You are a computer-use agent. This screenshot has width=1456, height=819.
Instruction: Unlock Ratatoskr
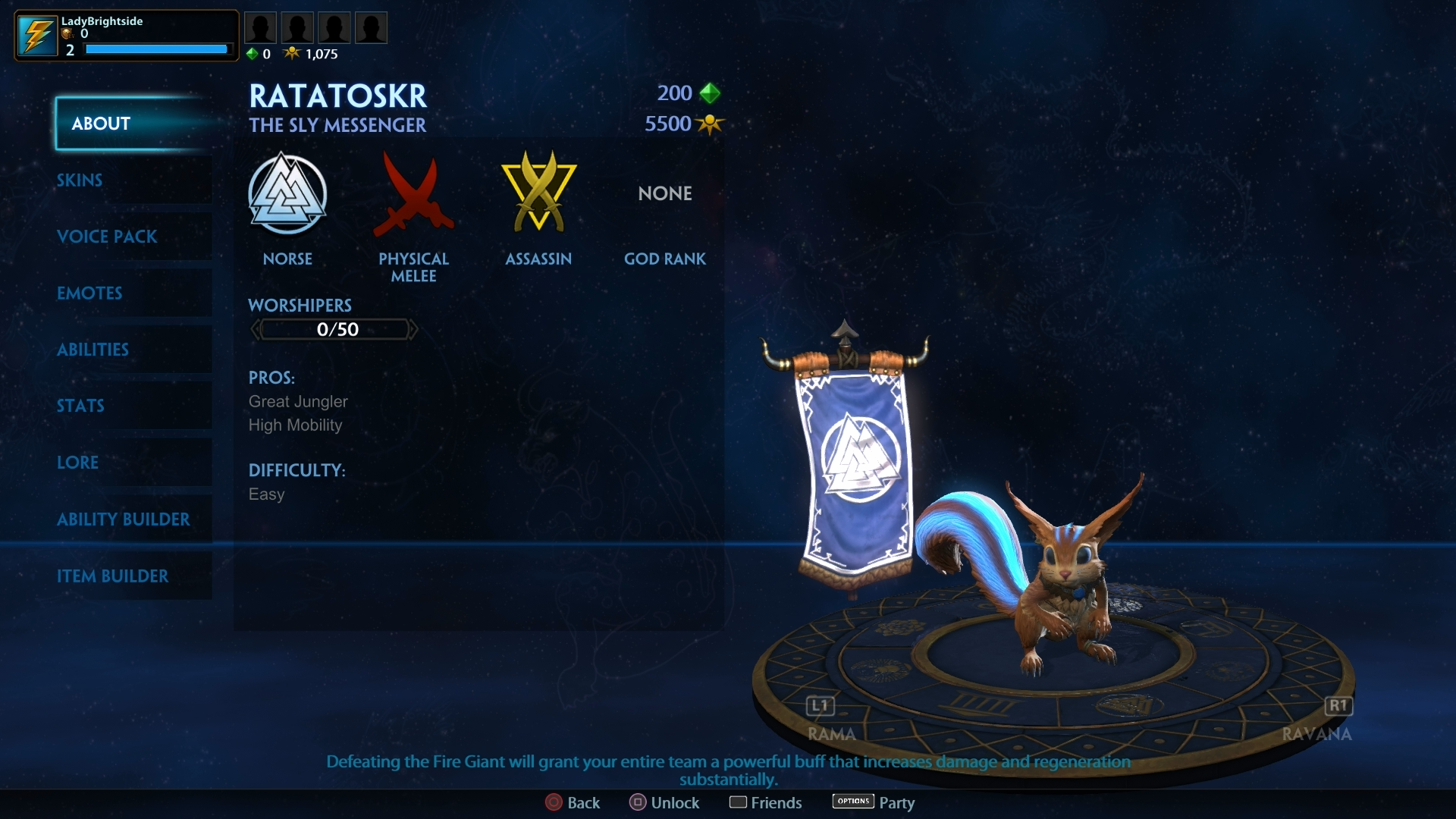pos(664,802)
